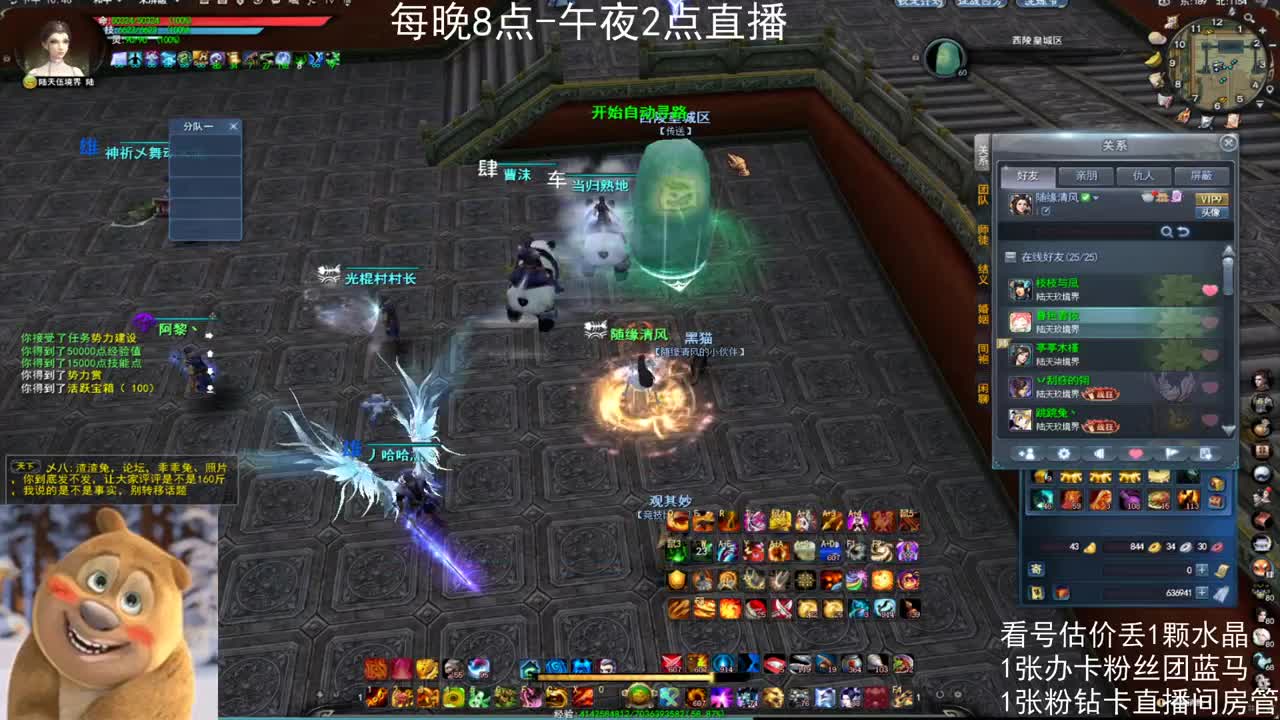Click the 头像 button in the friends panel
1280x720 pixels.
[x=1212, y=212]
